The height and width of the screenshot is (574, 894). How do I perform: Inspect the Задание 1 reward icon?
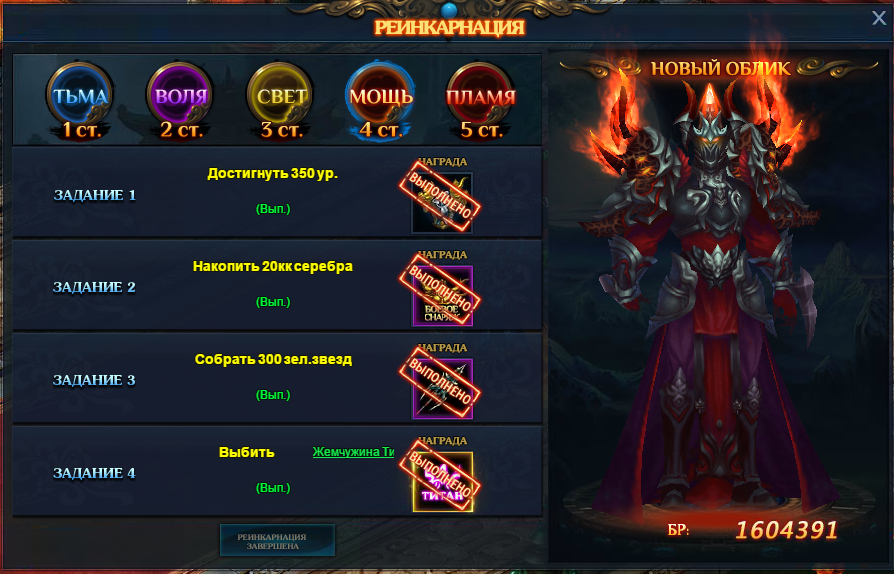click(x=442, y=202)
